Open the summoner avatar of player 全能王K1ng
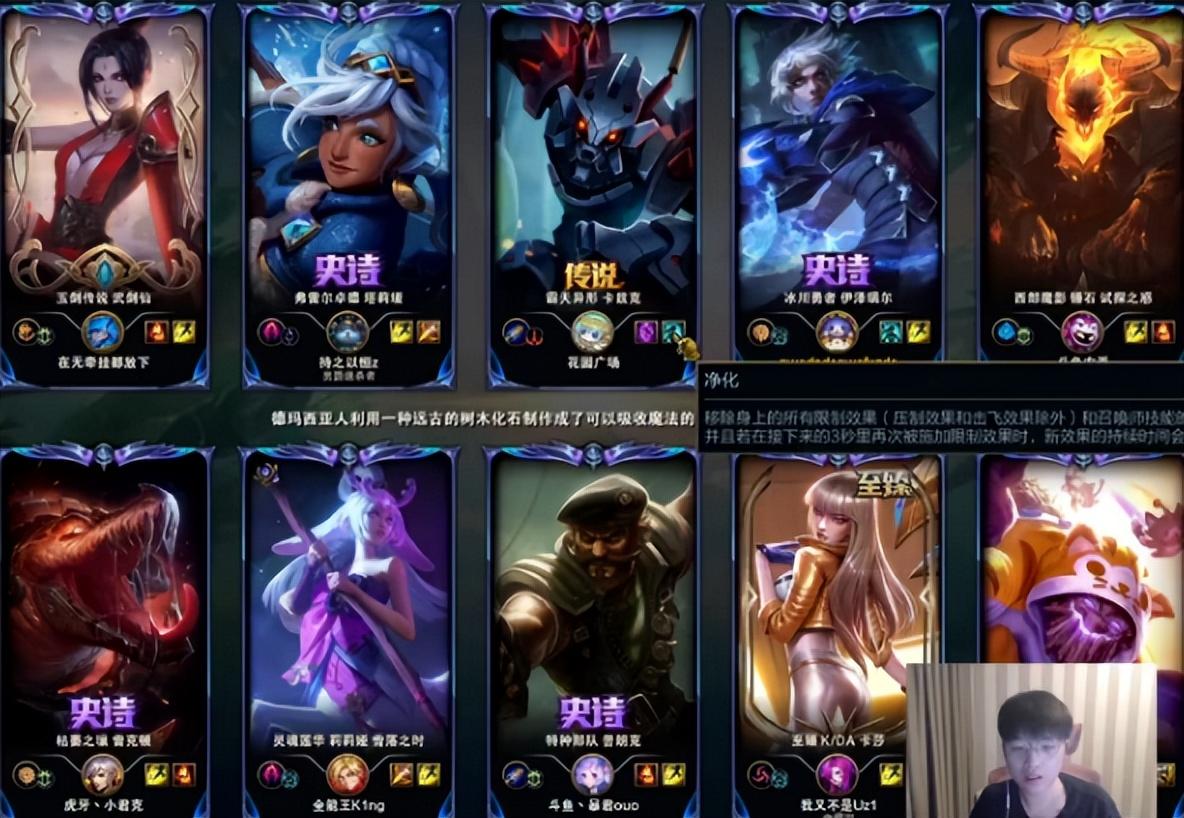 pos(348,774)
